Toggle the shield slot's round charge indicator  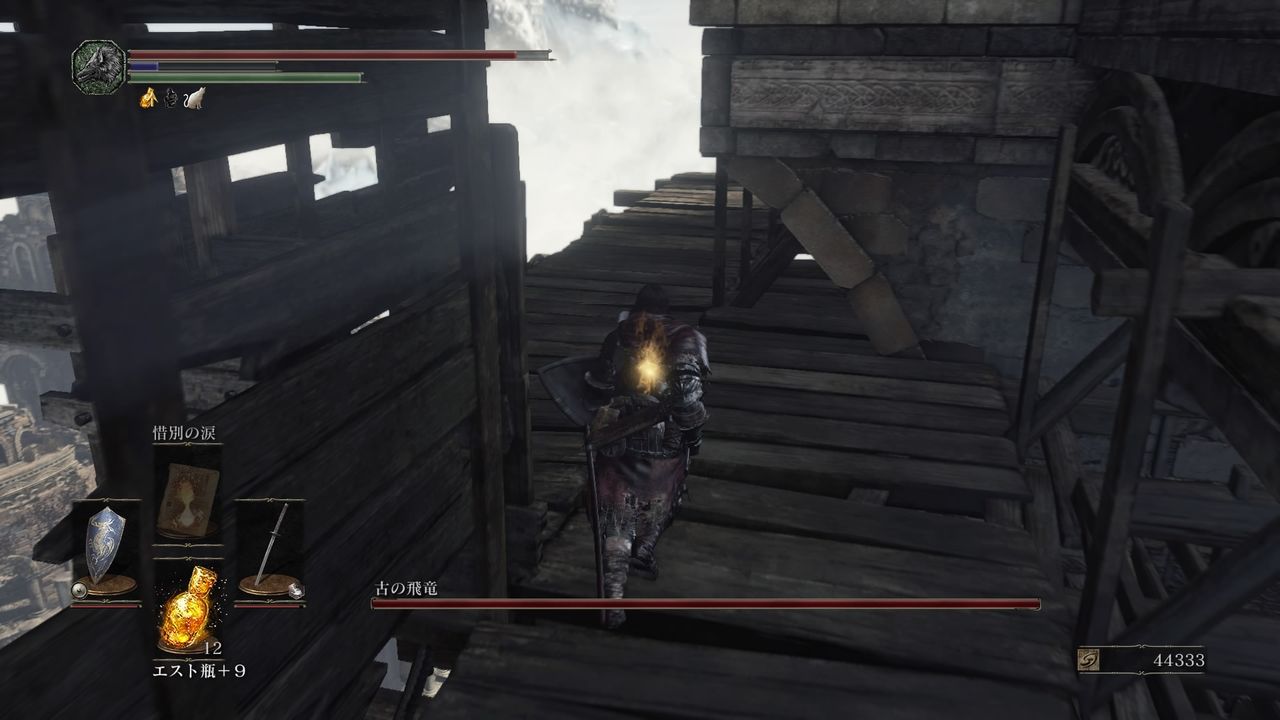[x=80, y=588]
